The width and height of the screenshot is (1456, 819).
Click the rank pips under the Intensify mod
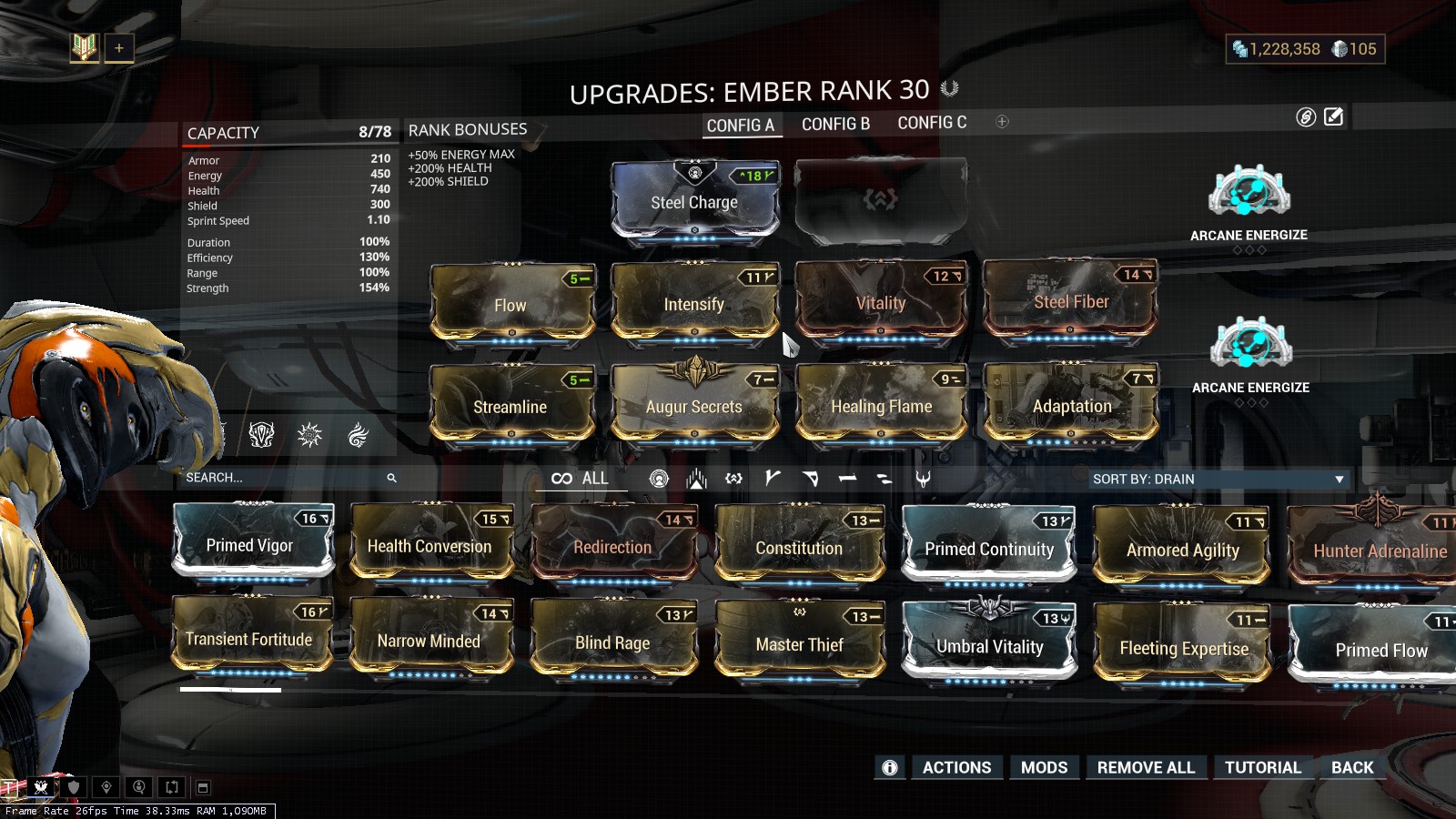click(x=694, y=342)
